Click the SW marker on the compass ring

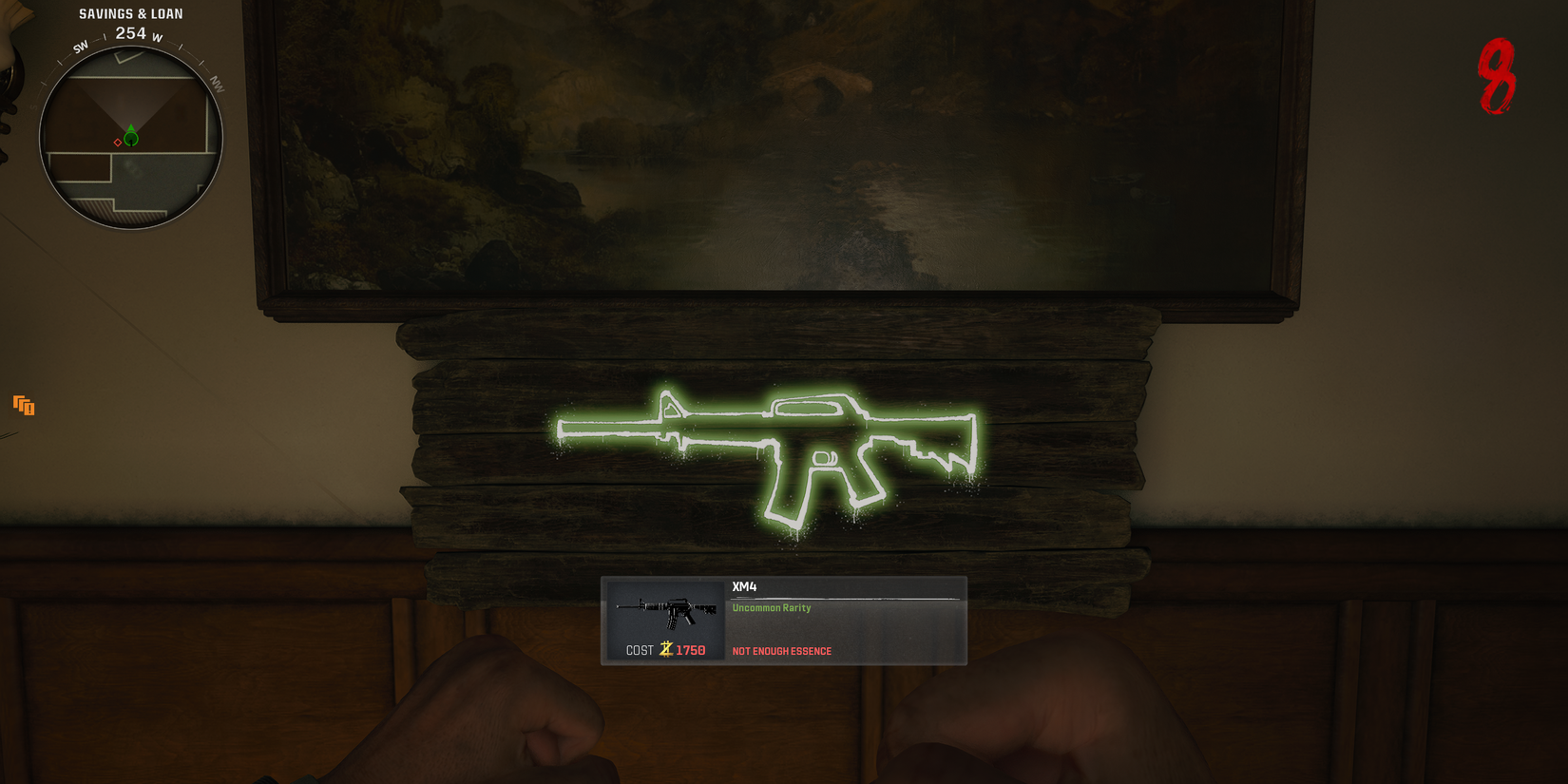pos(80,45)
